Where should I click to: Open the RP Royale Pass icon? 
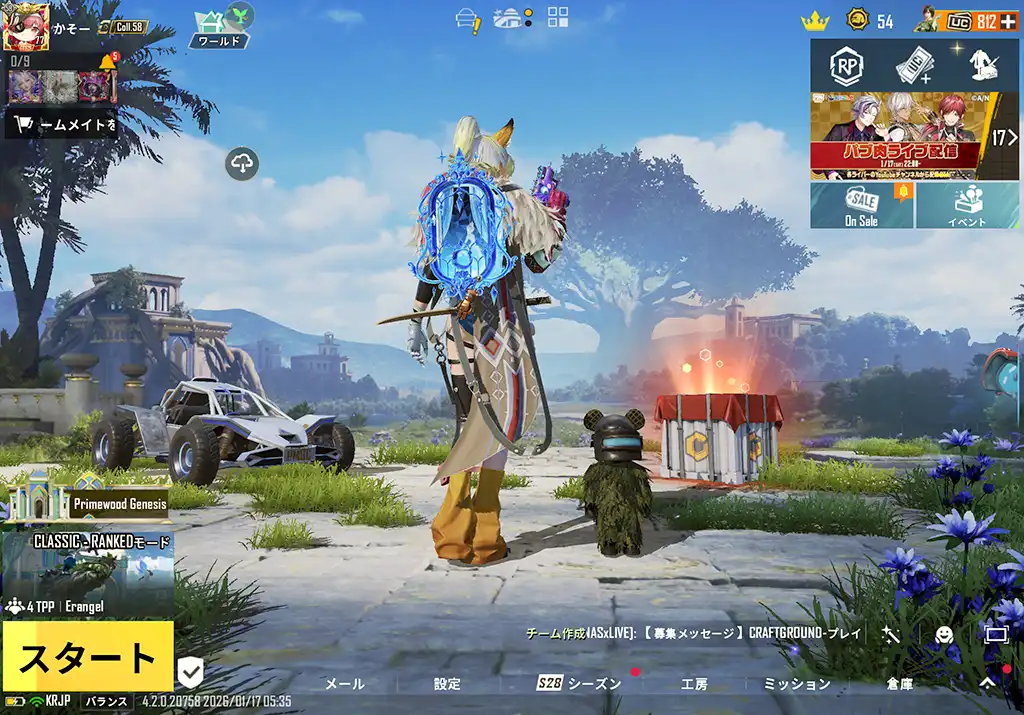point(846,66)
